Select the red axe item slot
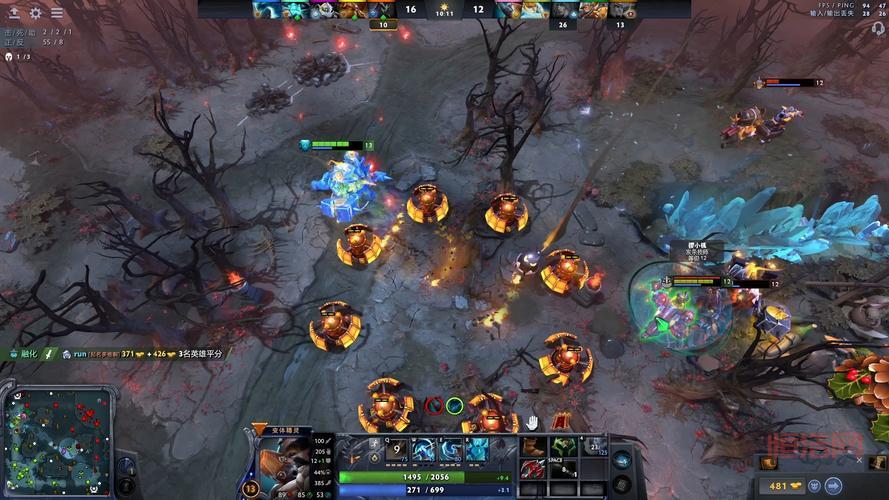 pos(533,468)
